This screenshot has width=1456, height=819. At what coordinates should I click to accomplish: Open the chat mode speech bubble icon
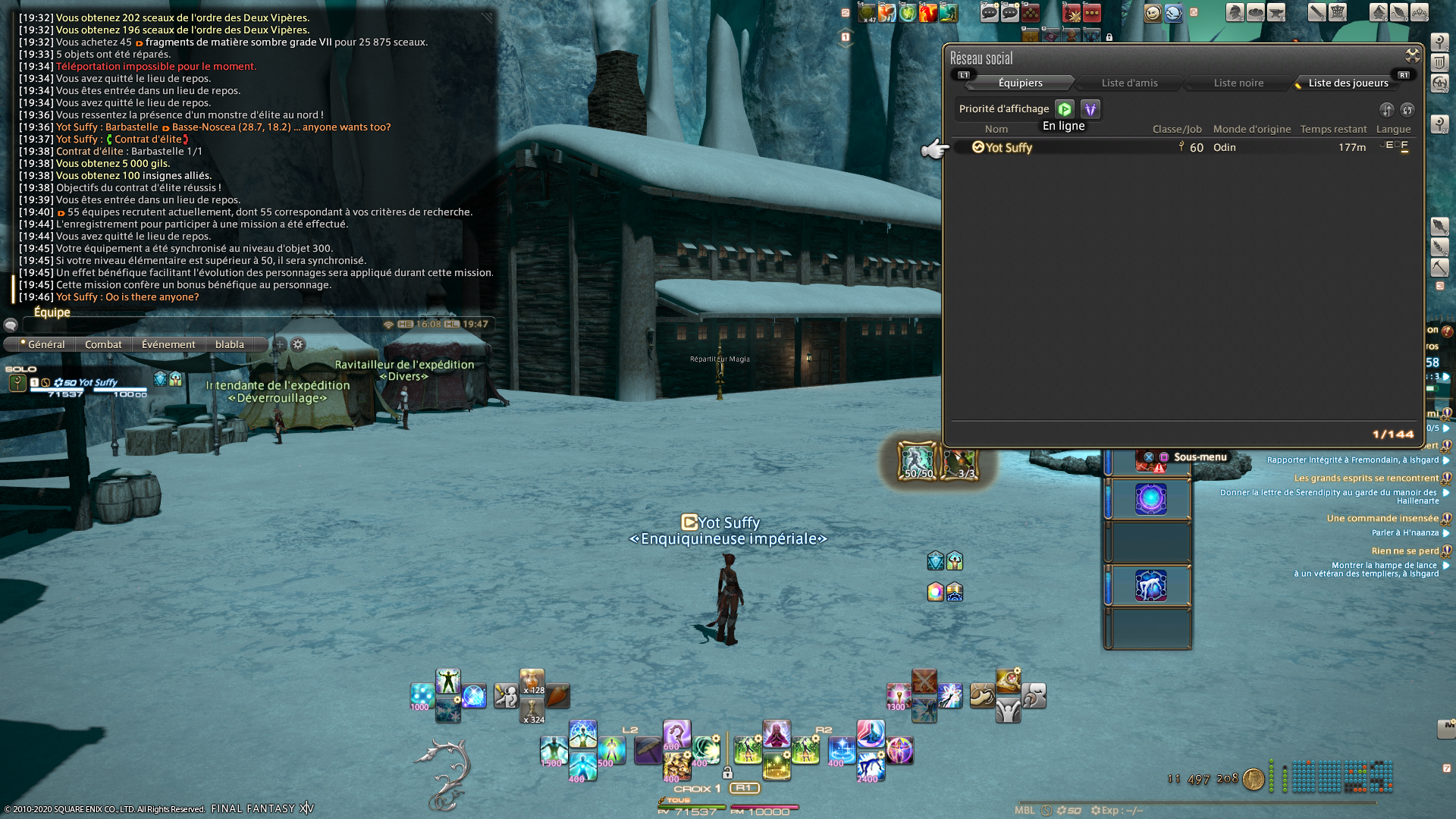(11, 325)
